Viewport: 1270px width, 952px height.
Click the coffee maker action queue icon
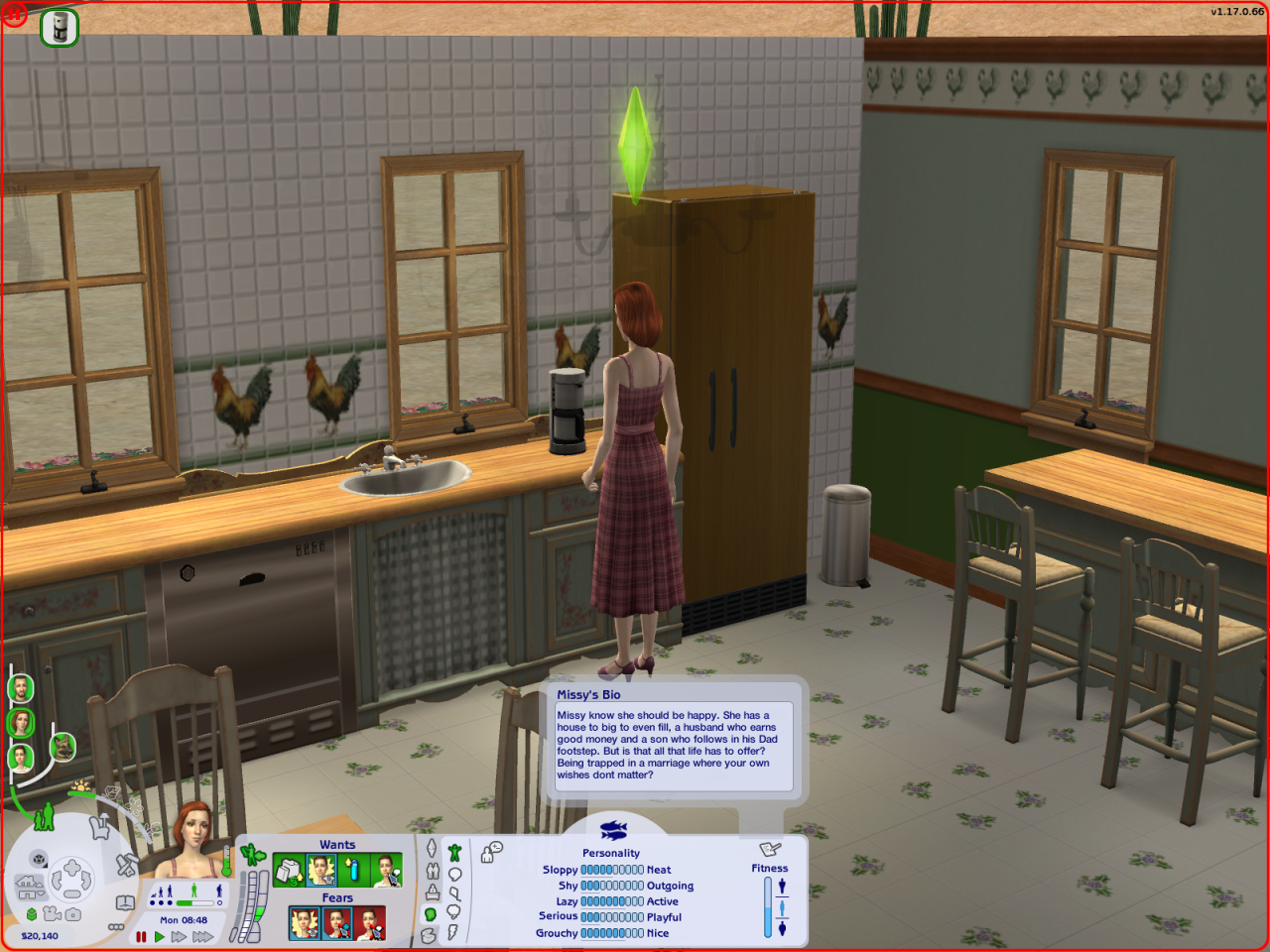coord(60,27)
